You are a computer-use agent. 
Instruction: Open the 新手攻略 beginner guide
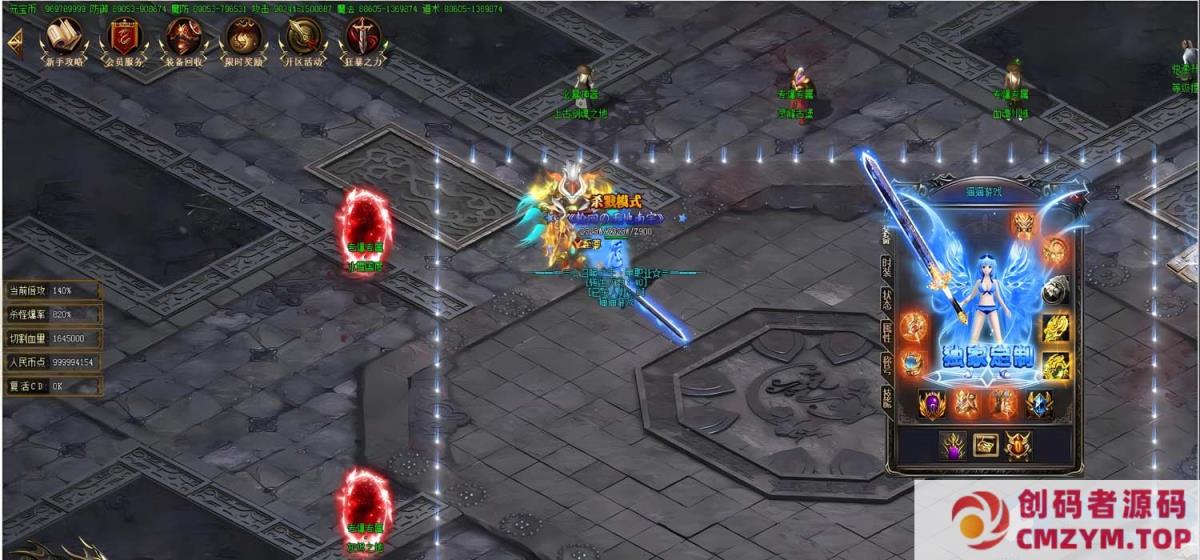tap(65, 38)
